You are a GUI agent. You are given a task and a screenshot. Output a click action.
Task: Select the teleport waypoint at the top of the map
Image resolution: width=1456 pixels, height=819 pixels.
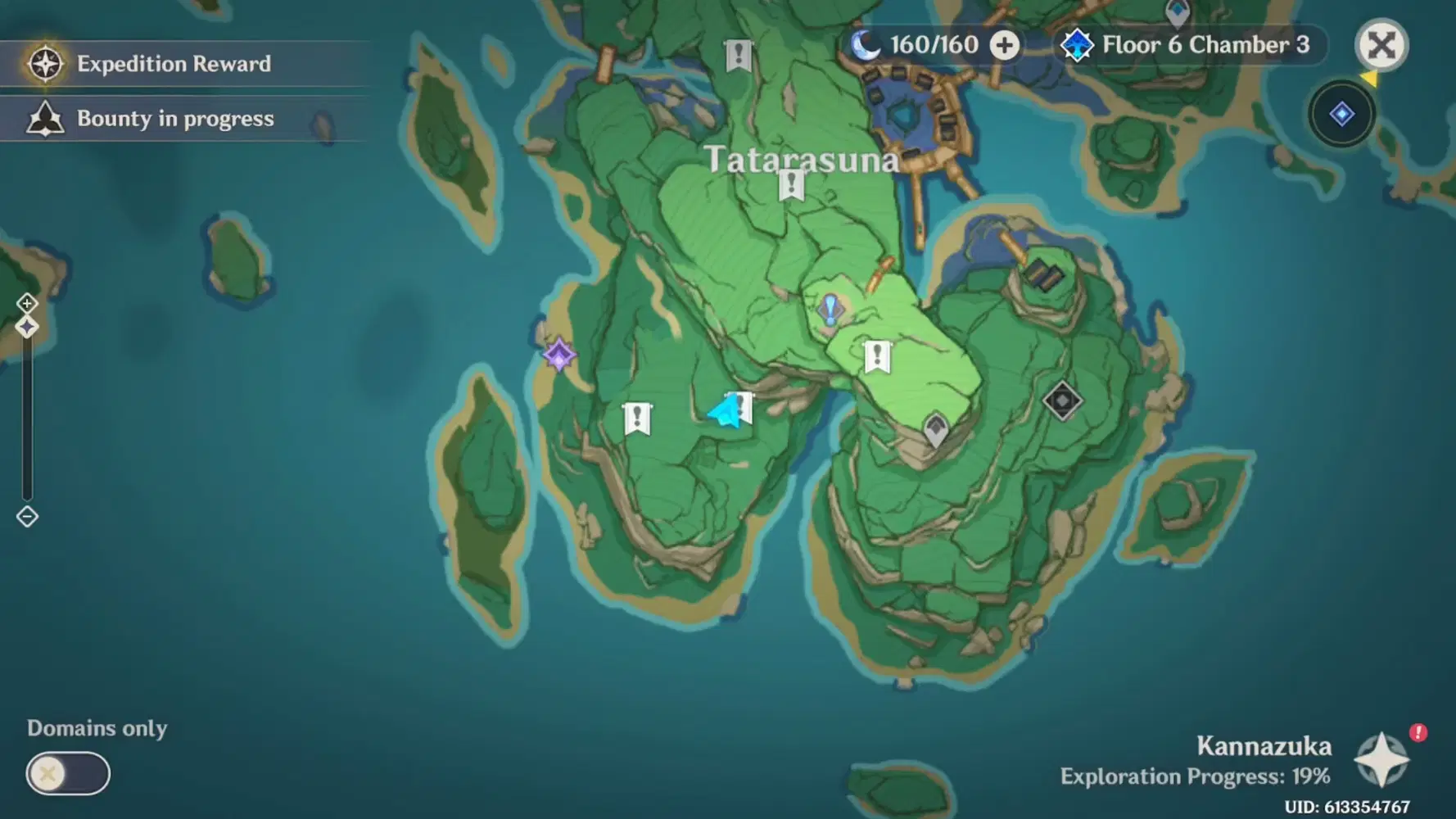click(x=739, y=53)
